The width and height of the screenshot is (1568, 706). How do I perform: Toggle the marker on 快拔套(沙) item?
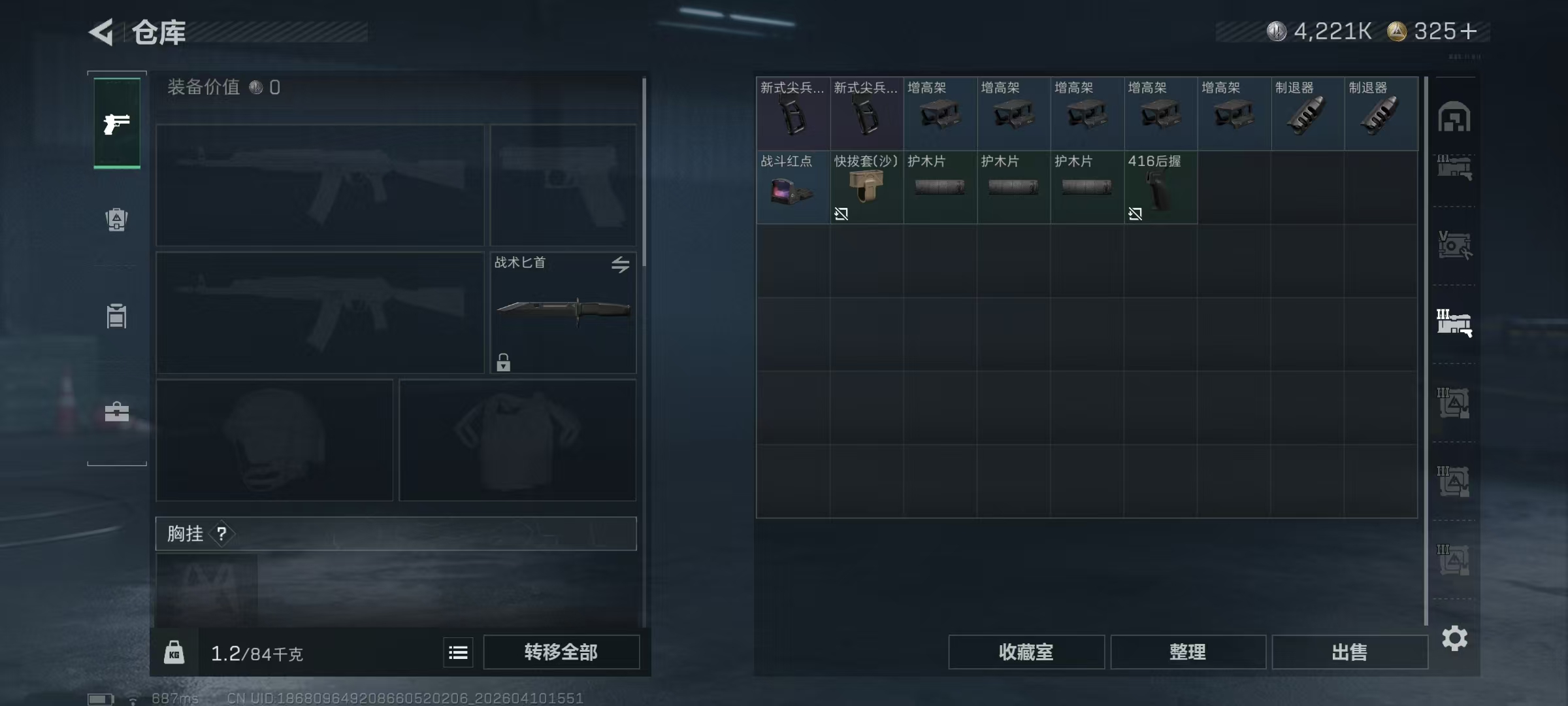[x=841, y=214]
